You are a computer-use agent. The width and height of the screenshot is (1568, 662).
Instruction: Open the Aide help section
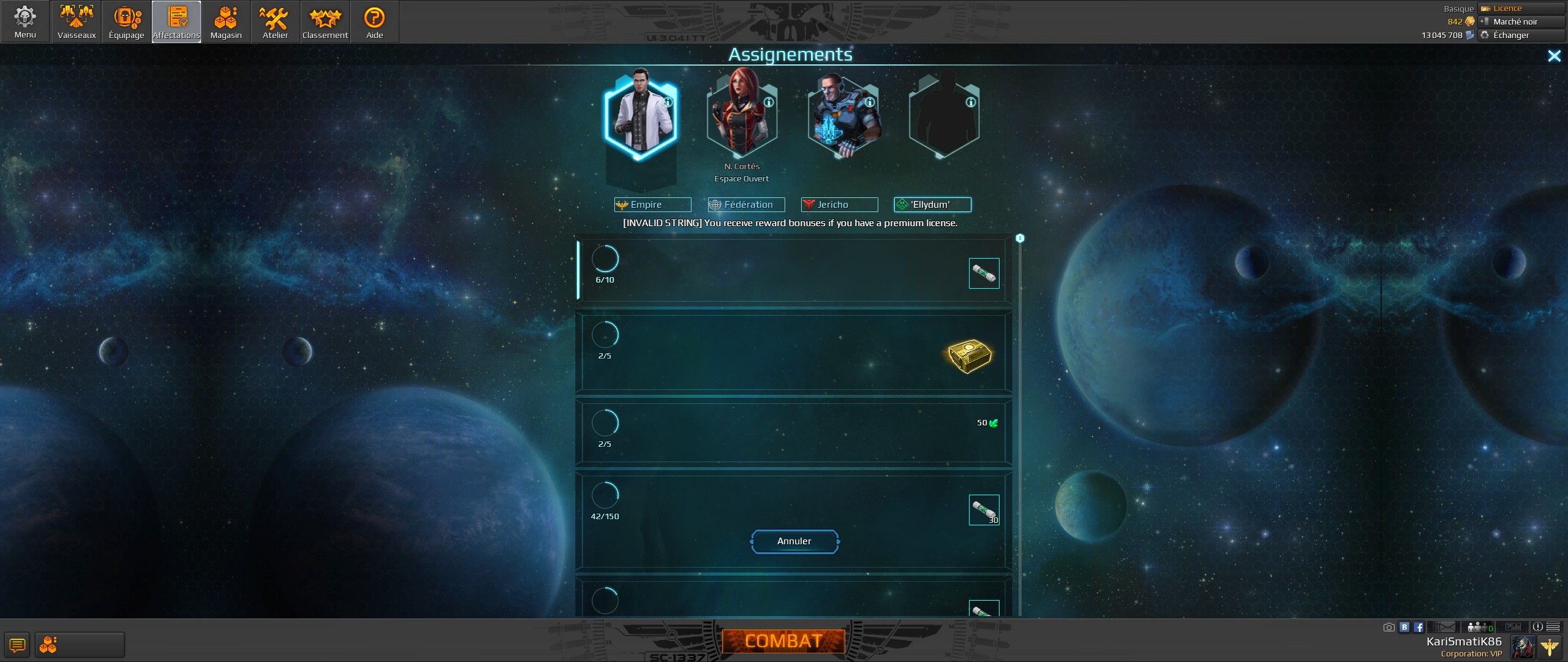point(374,21)
